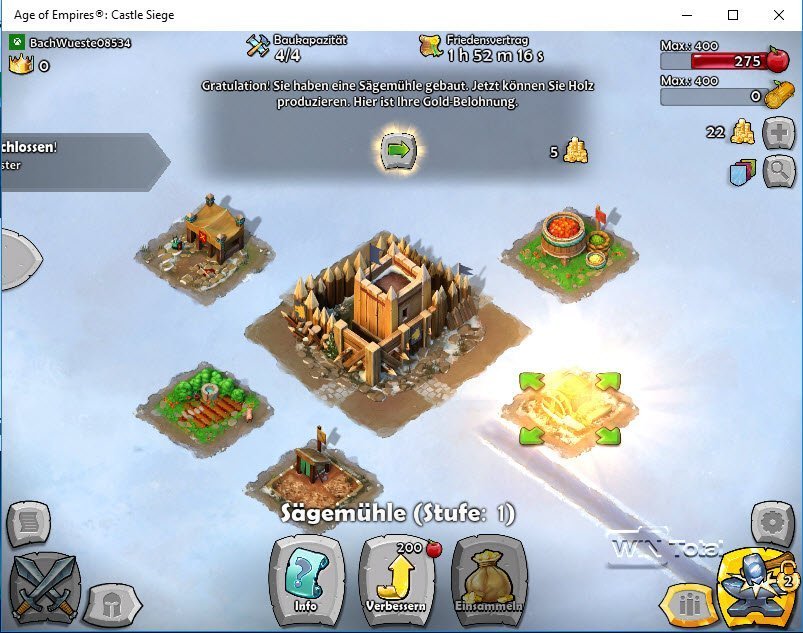
Task: Open the scroll log button
Action: pyautogui.click(x=27, y=523)
